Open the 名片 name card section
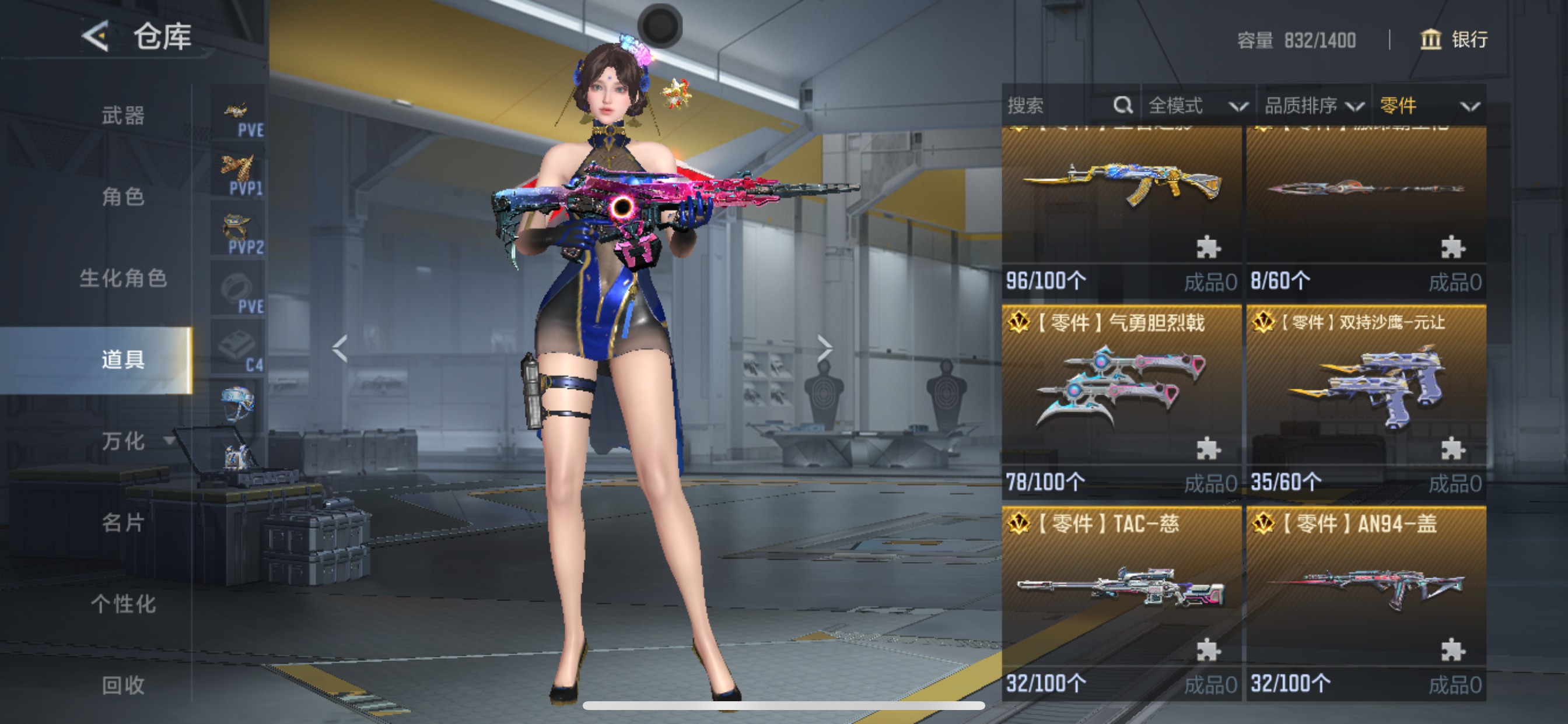This screenshot has width=1568, height=724. [123, 522]
